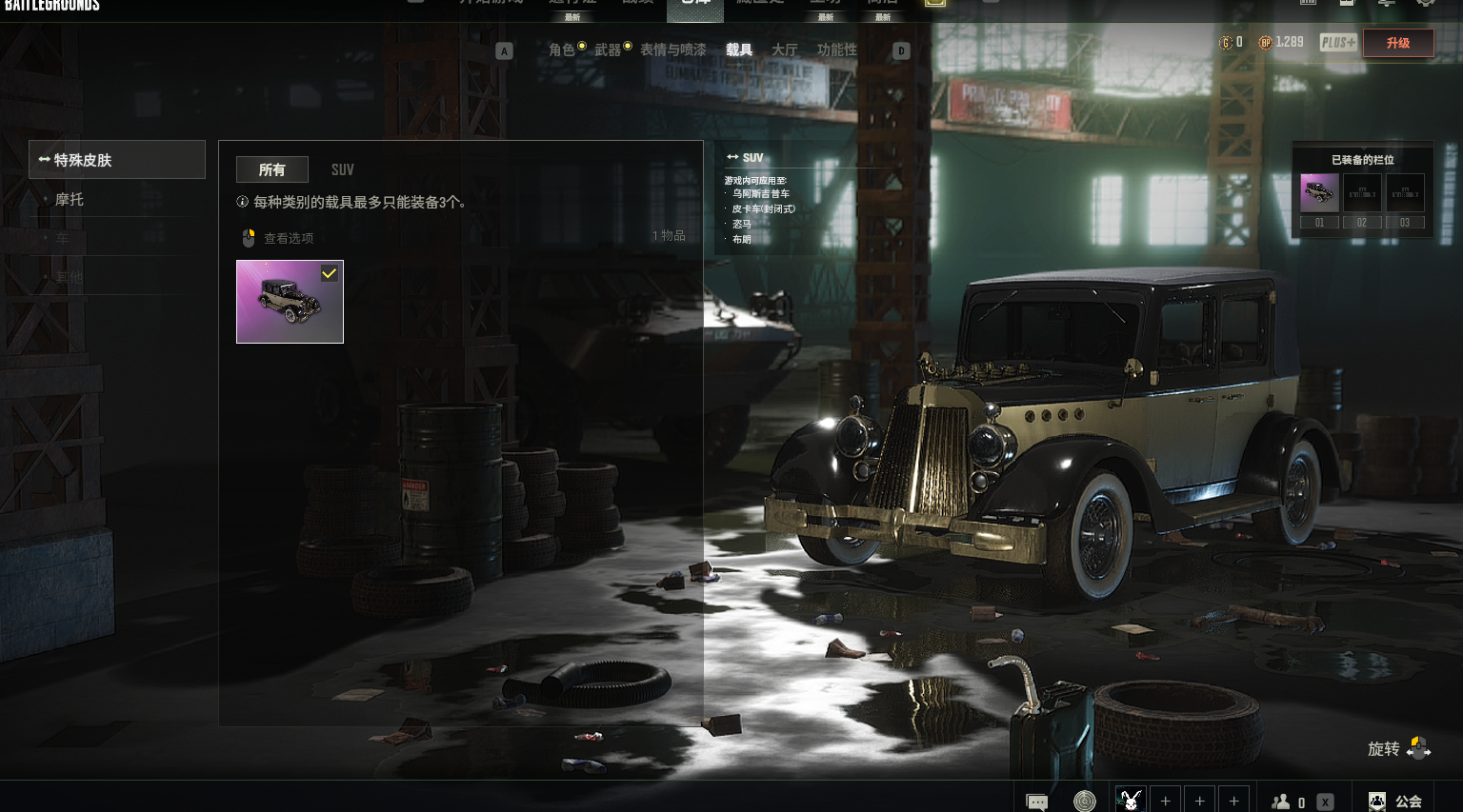Select the vintage car skin thumbnail
The image size is (1463, 812).
(290, 302)
